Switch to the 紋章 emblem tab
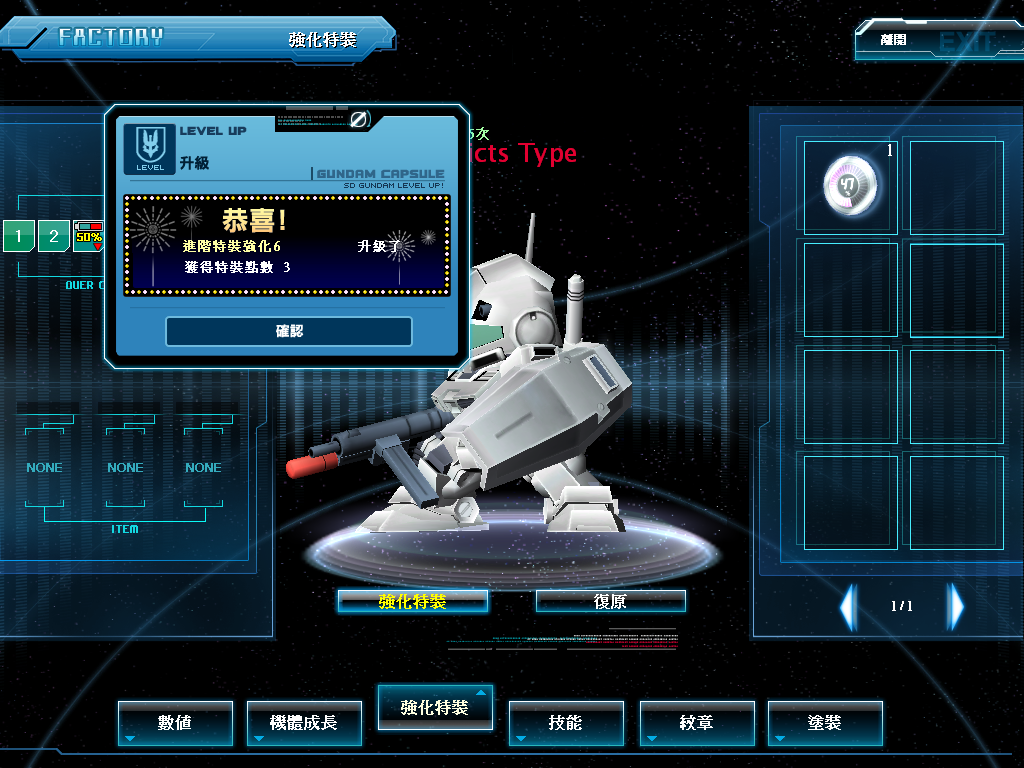Viewport: 1024px width, 768px height. (696, 722)
